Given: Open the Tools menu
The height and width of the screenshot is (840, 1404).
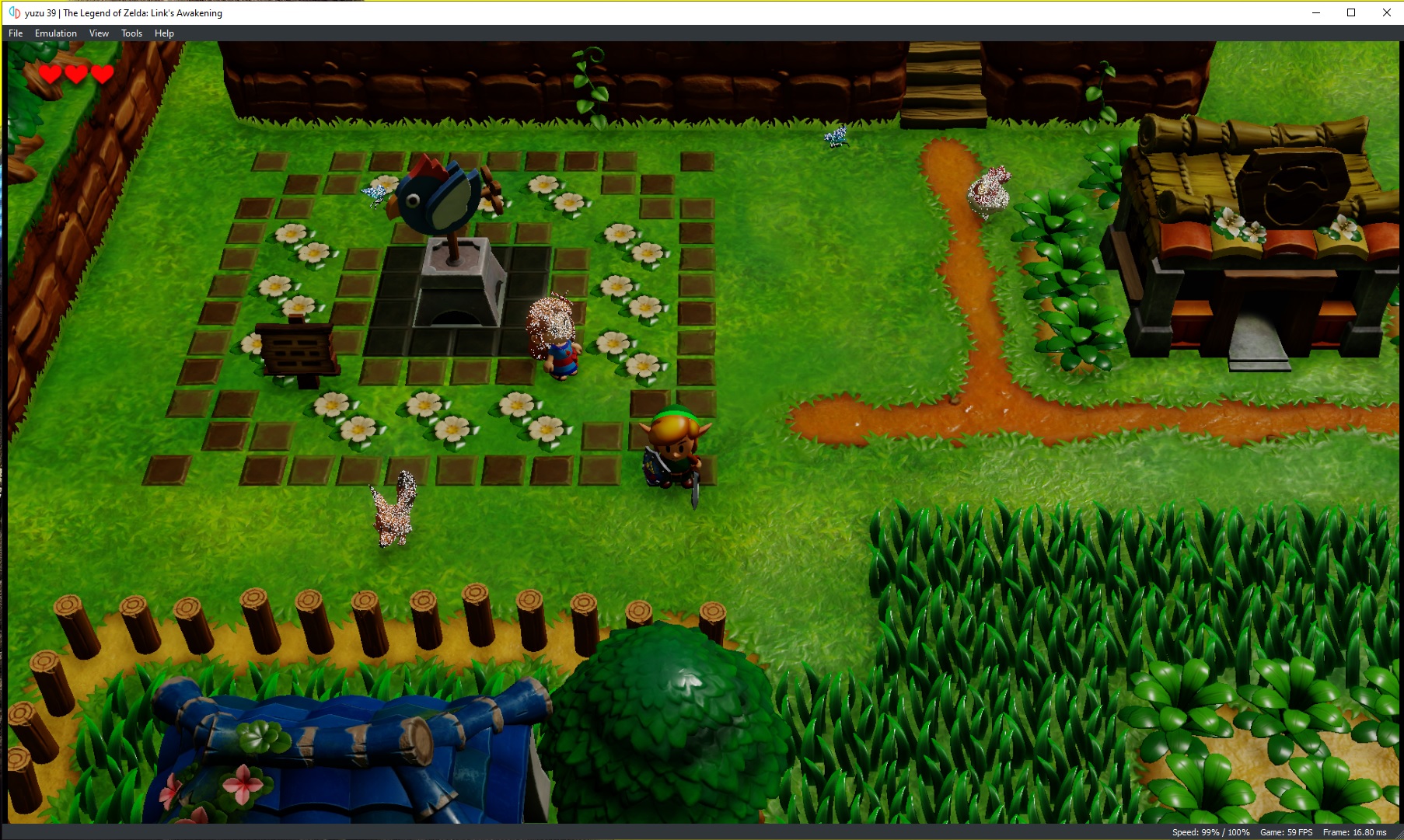Looking at the screenshot, I should pyautogui.click(x=131, y=33).
